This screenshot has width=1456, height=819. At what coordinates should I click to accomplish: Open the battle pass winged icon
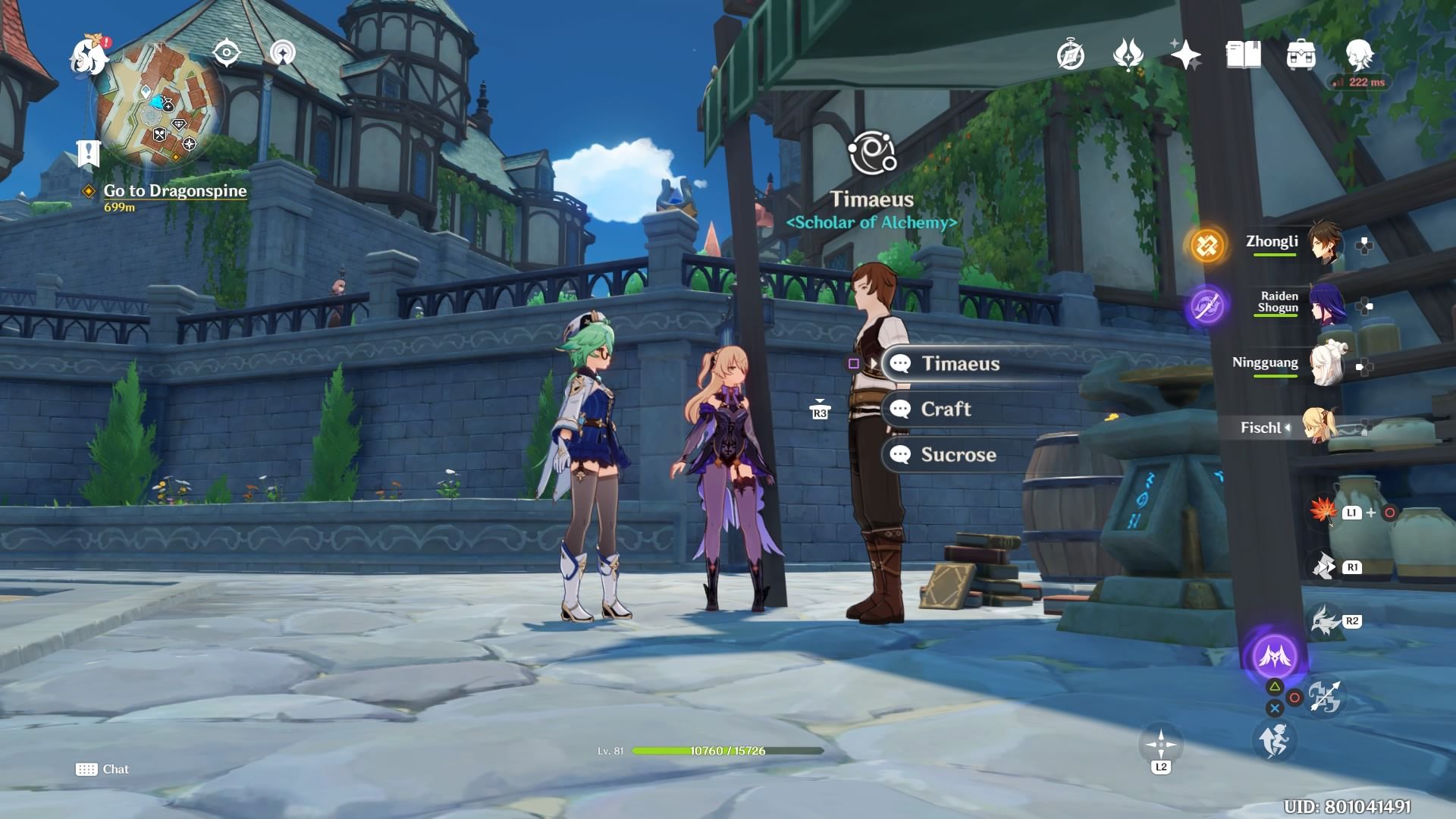[1128, 55]
